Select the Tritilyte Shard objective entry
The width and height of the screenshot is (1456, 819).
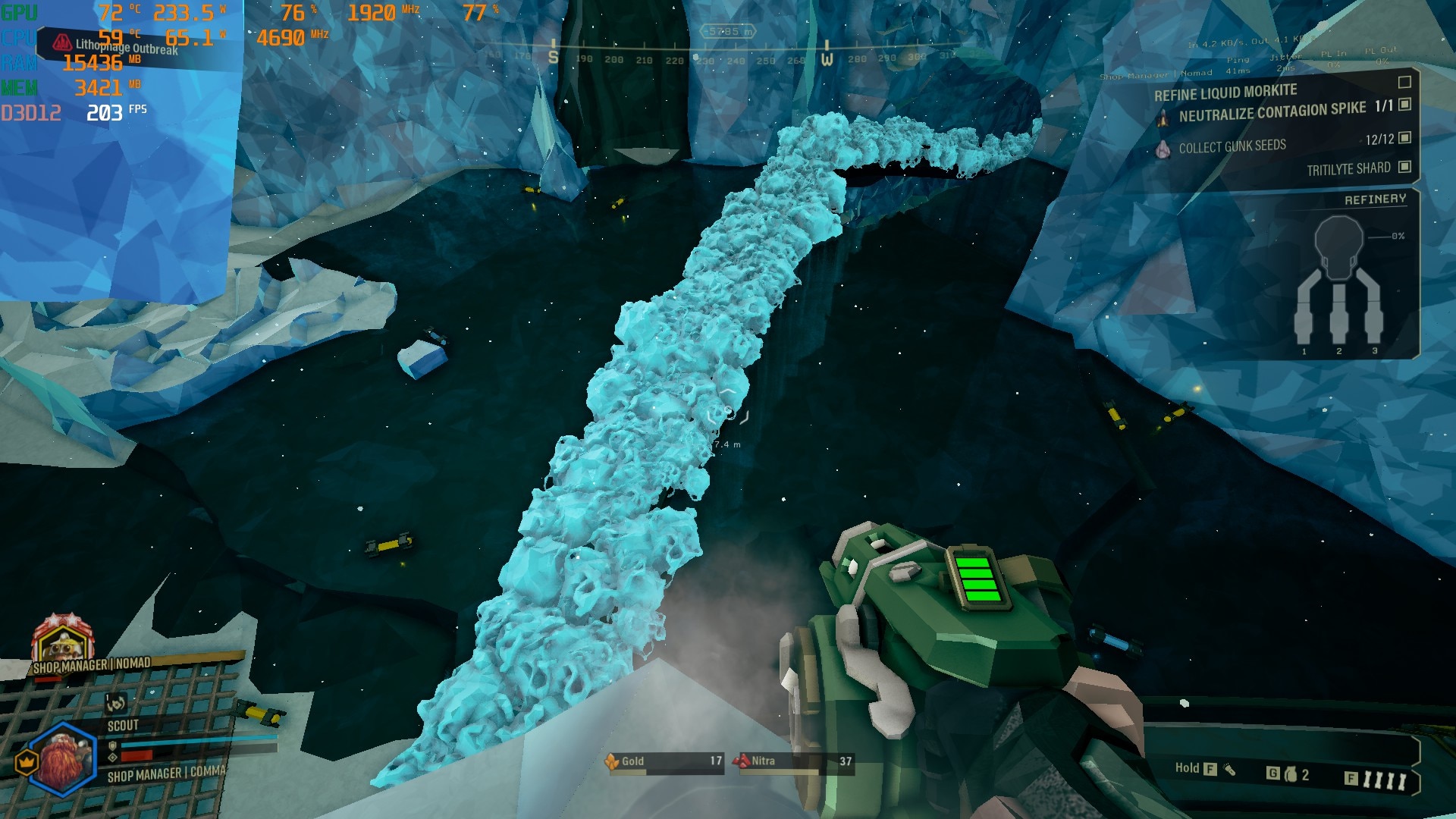pos(1348,169)
